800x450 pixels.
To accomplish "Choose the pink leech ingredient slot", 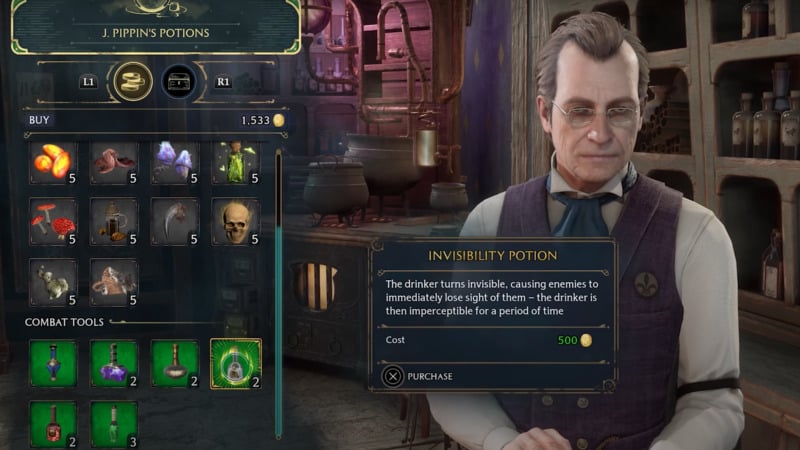I will (x=114, y=163).
